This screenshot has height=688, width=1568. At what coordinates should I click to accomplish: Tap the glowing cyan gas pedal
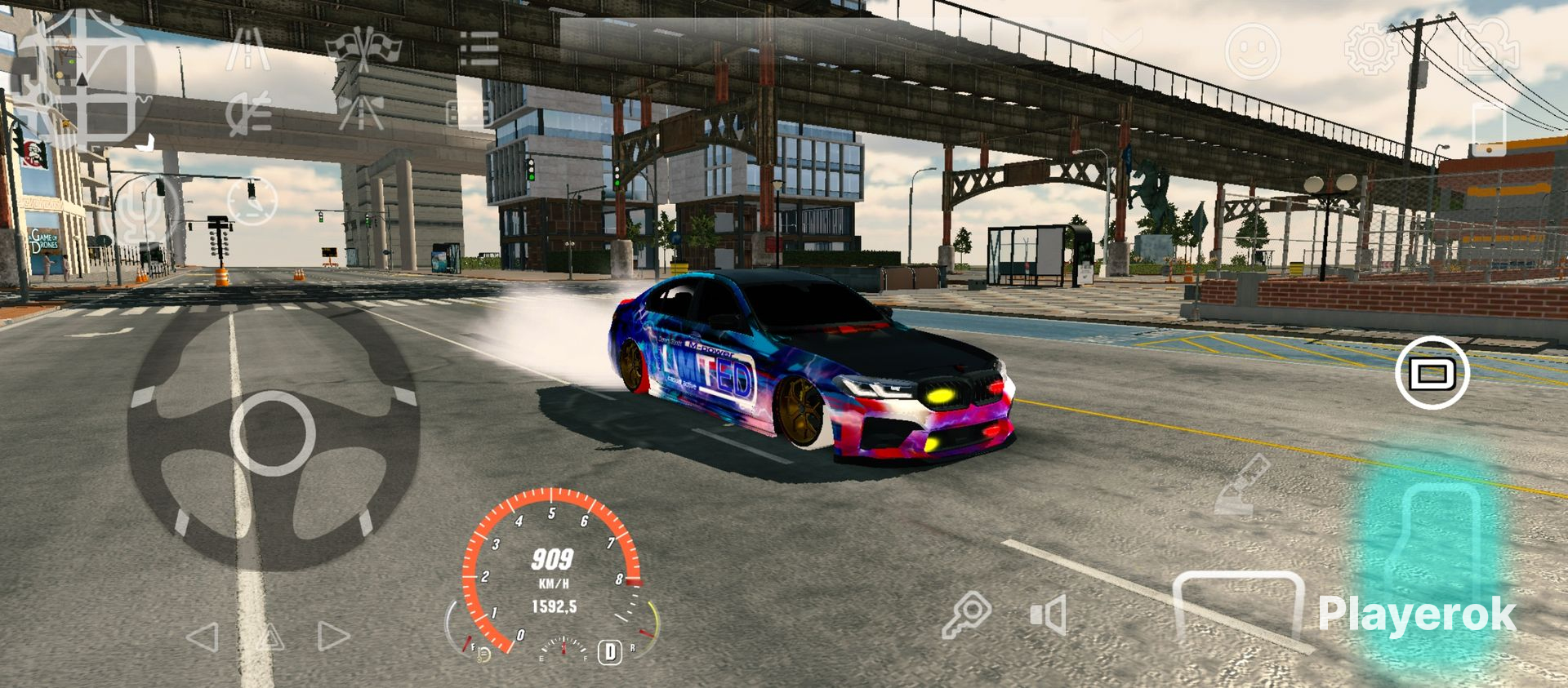[x=1431, y=555]
